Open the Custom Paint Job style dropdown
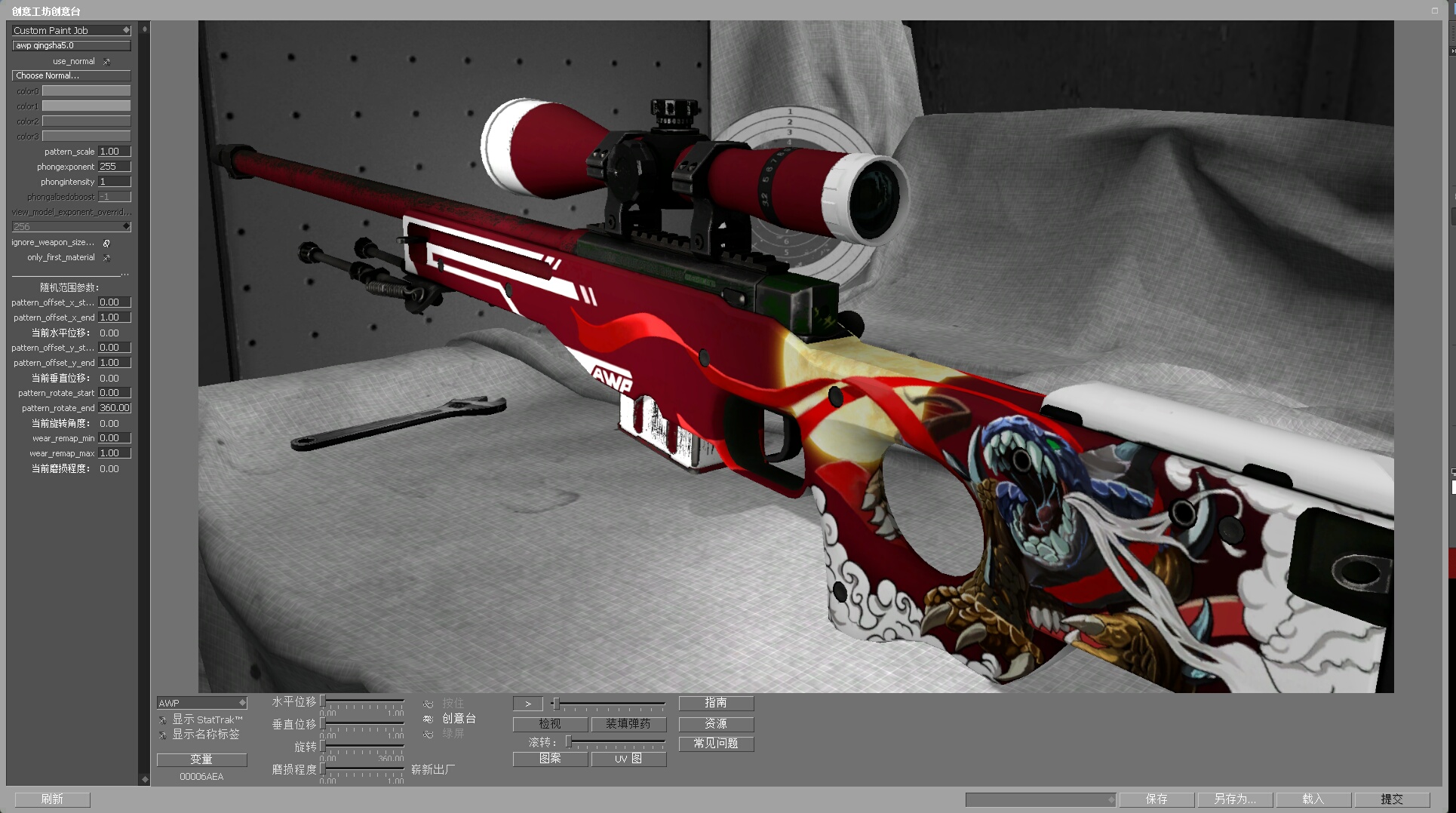1456x813 pixels. (71, 30)
